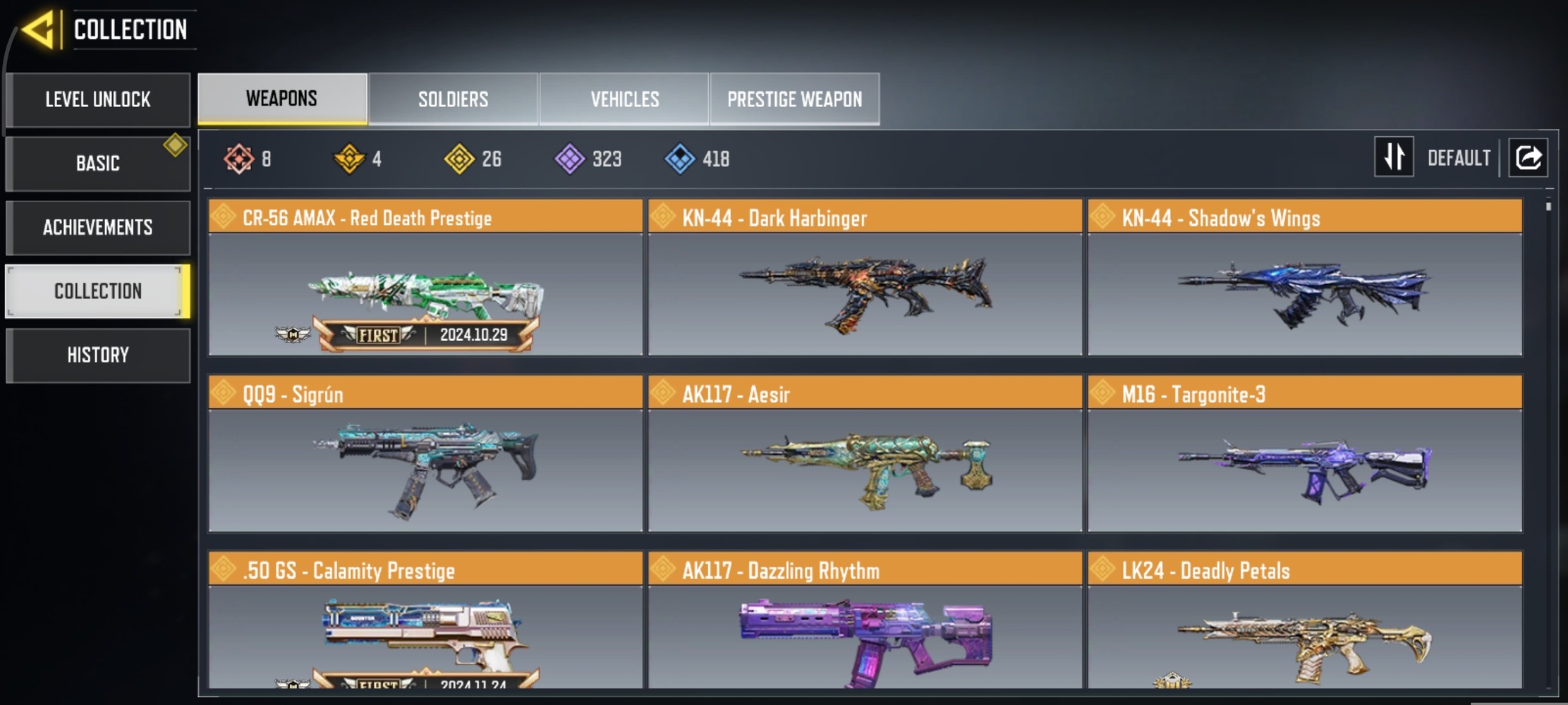Open the DEFAULT sorting dropdown
Viewport: 1568px width, 705px height.
tap(1459, 157)
